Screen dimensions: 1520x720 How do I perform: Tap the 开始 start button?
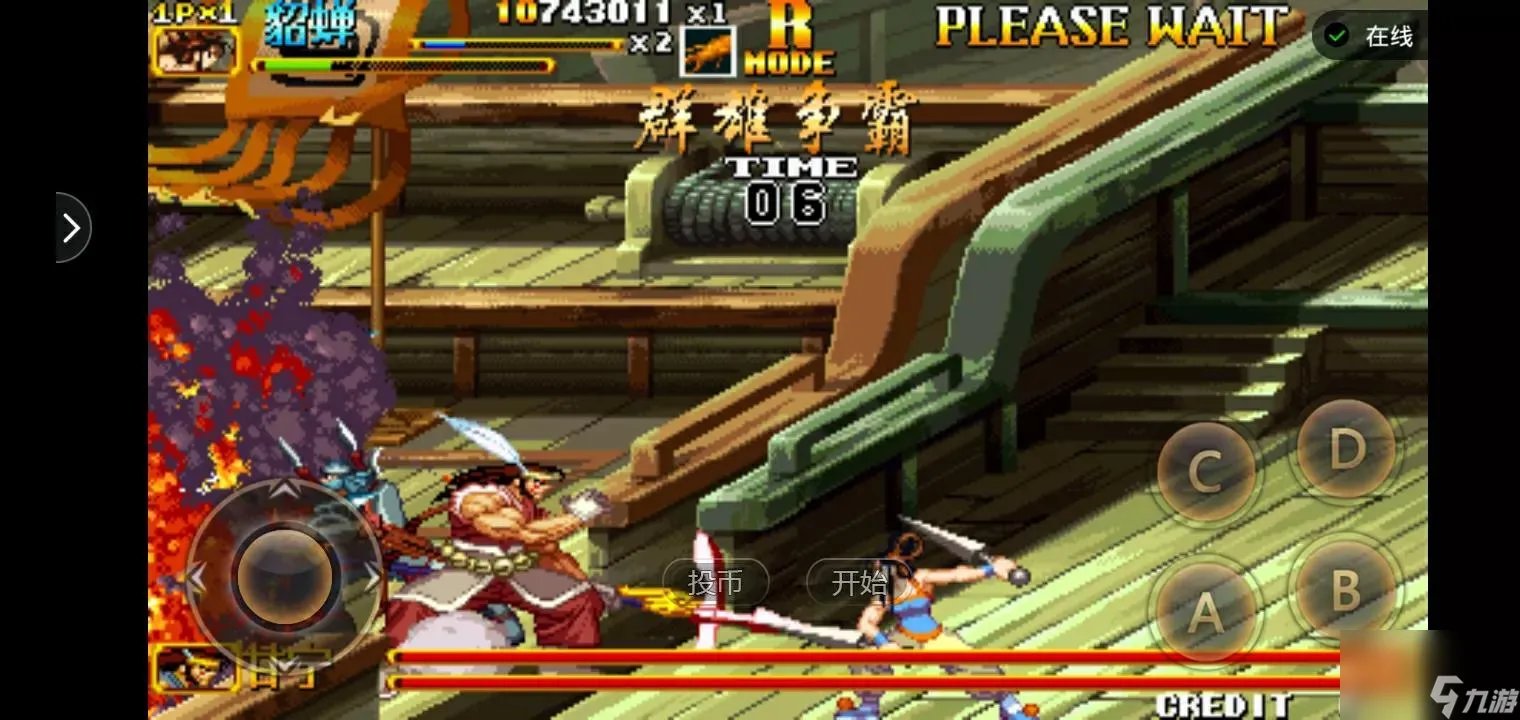click(858, 582)
